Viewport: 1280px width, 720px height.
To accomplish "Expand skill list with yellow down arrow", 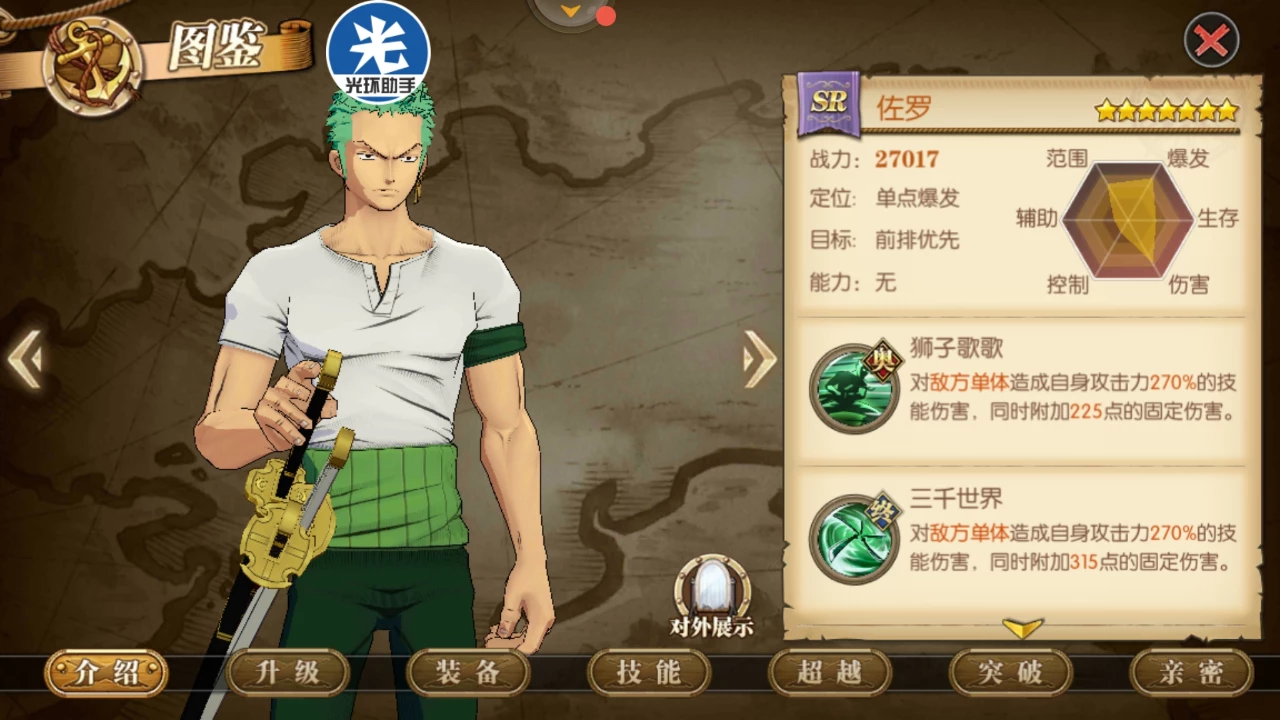I will pos(1022,628).
